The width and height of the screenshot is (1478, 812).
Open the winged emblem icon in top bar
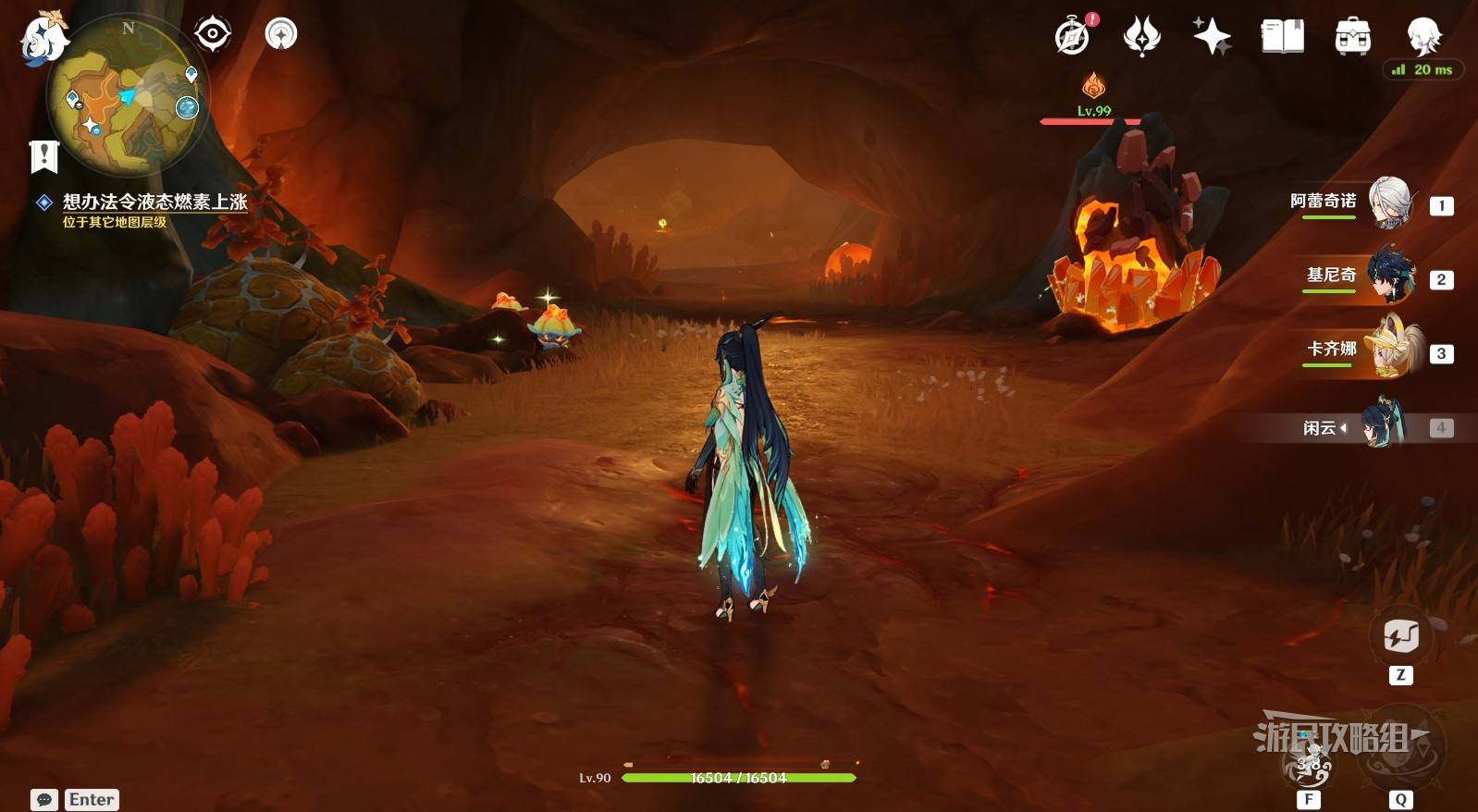coord(1142,36)
